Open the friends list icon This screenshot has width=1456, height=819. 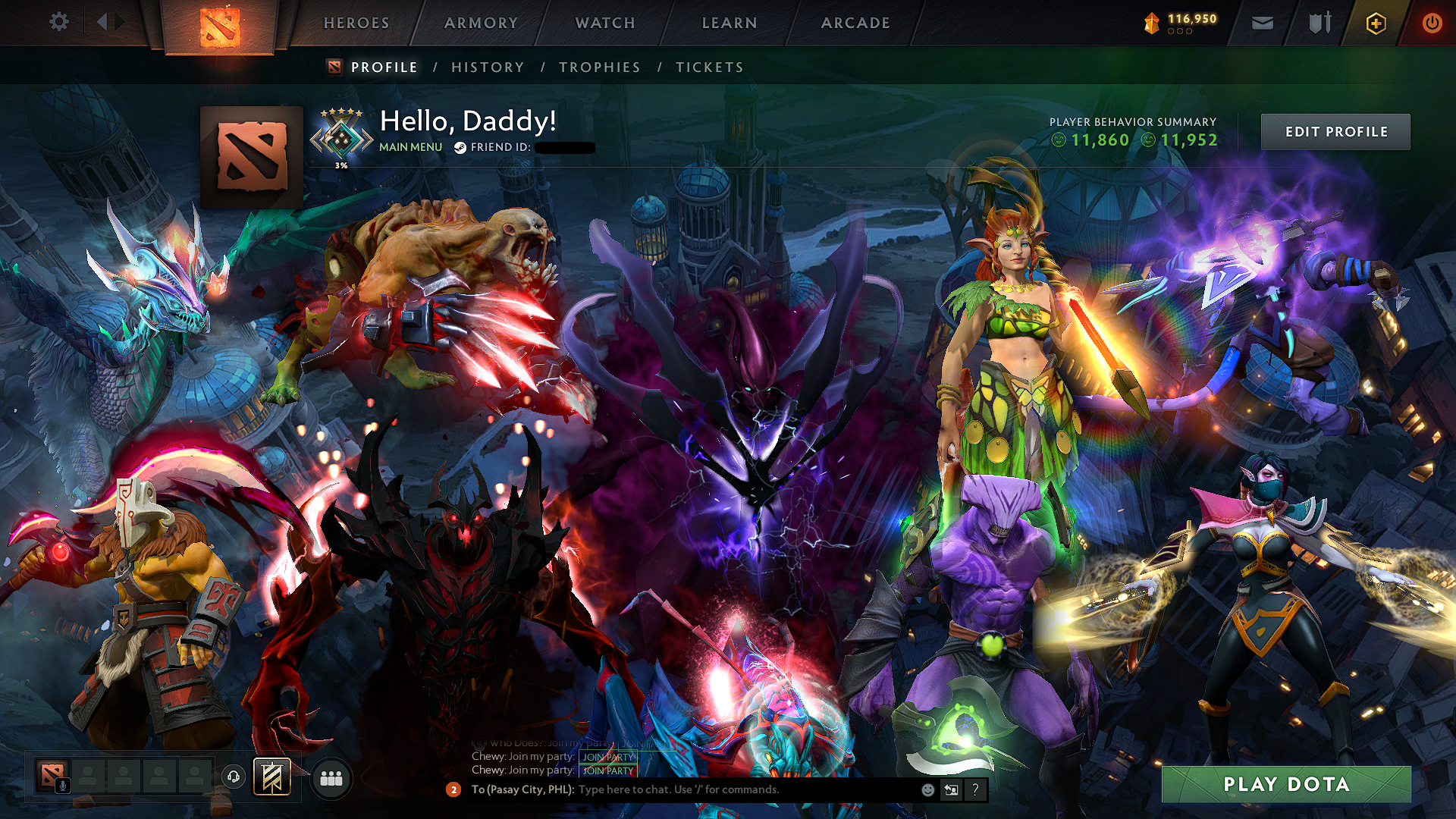(x=331, y=778)
